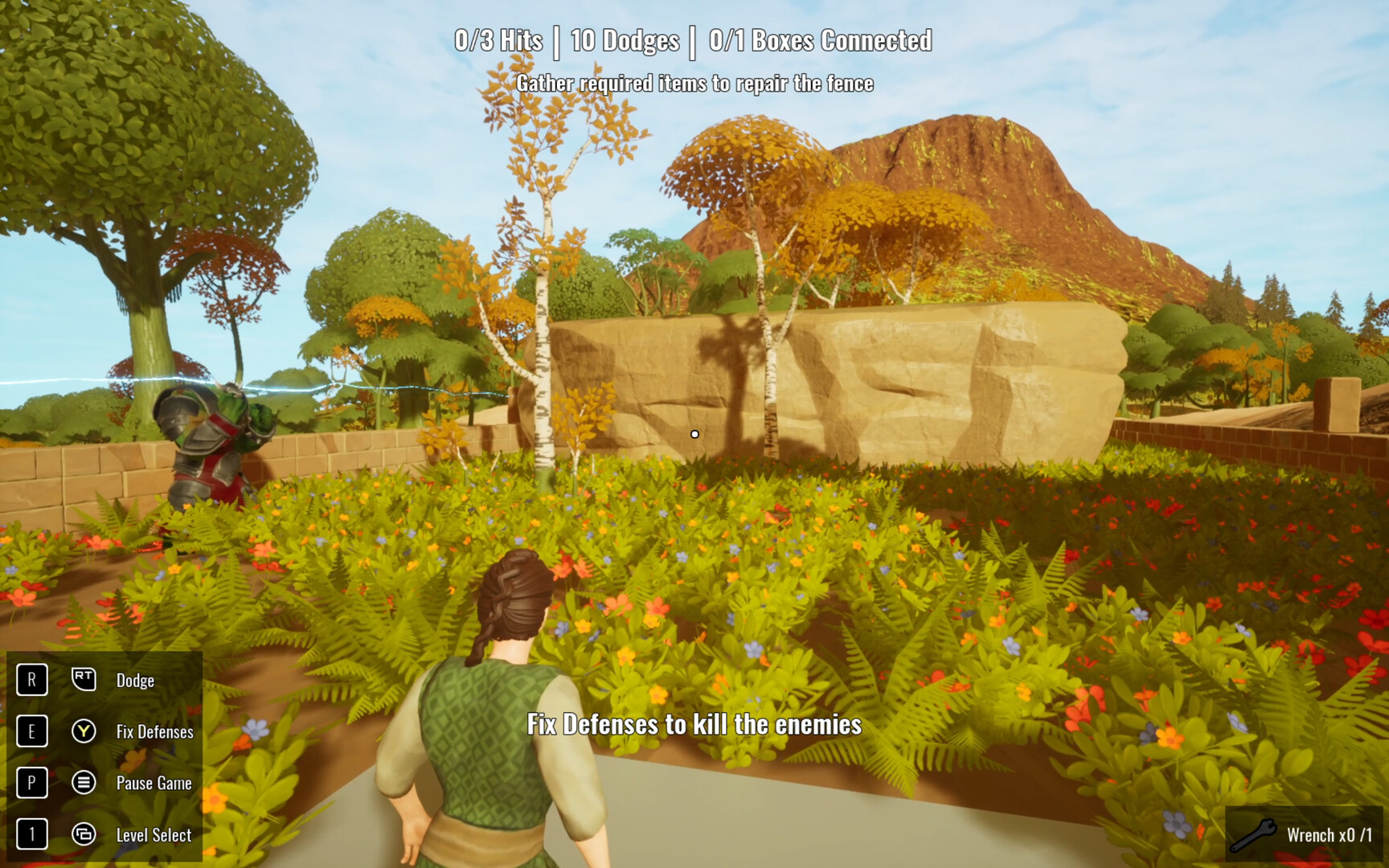Click the Level Select text entry
Viewport: 1389px width, 868px height.
click(x=153, y=835)
